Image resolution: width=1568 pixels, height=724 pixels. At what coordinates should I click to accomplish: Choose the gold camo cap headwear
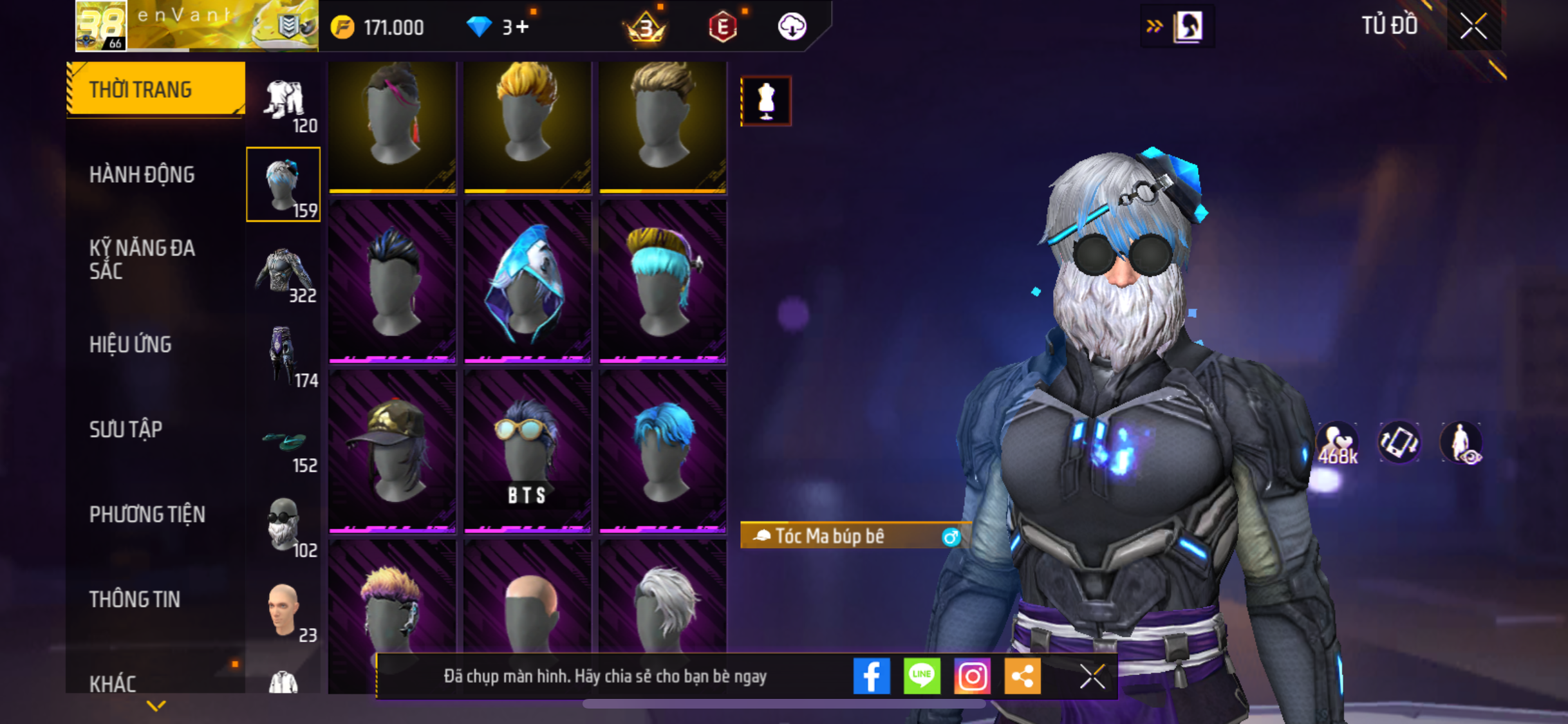pos(392,450)
